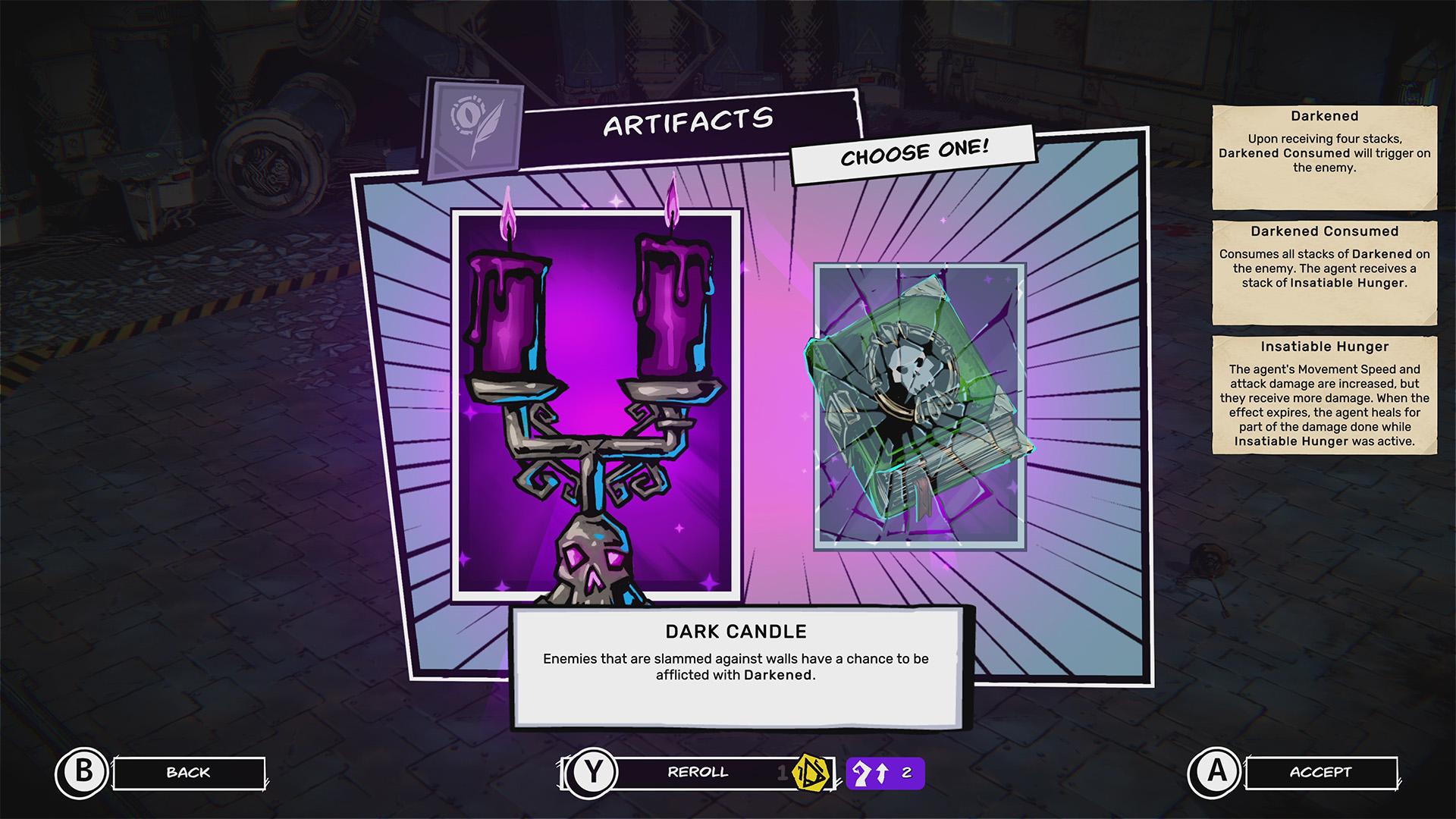The height and width of the screenshot is (819, 1456).
Task: Accept the selected artifact
Action: click(1320, 773)
